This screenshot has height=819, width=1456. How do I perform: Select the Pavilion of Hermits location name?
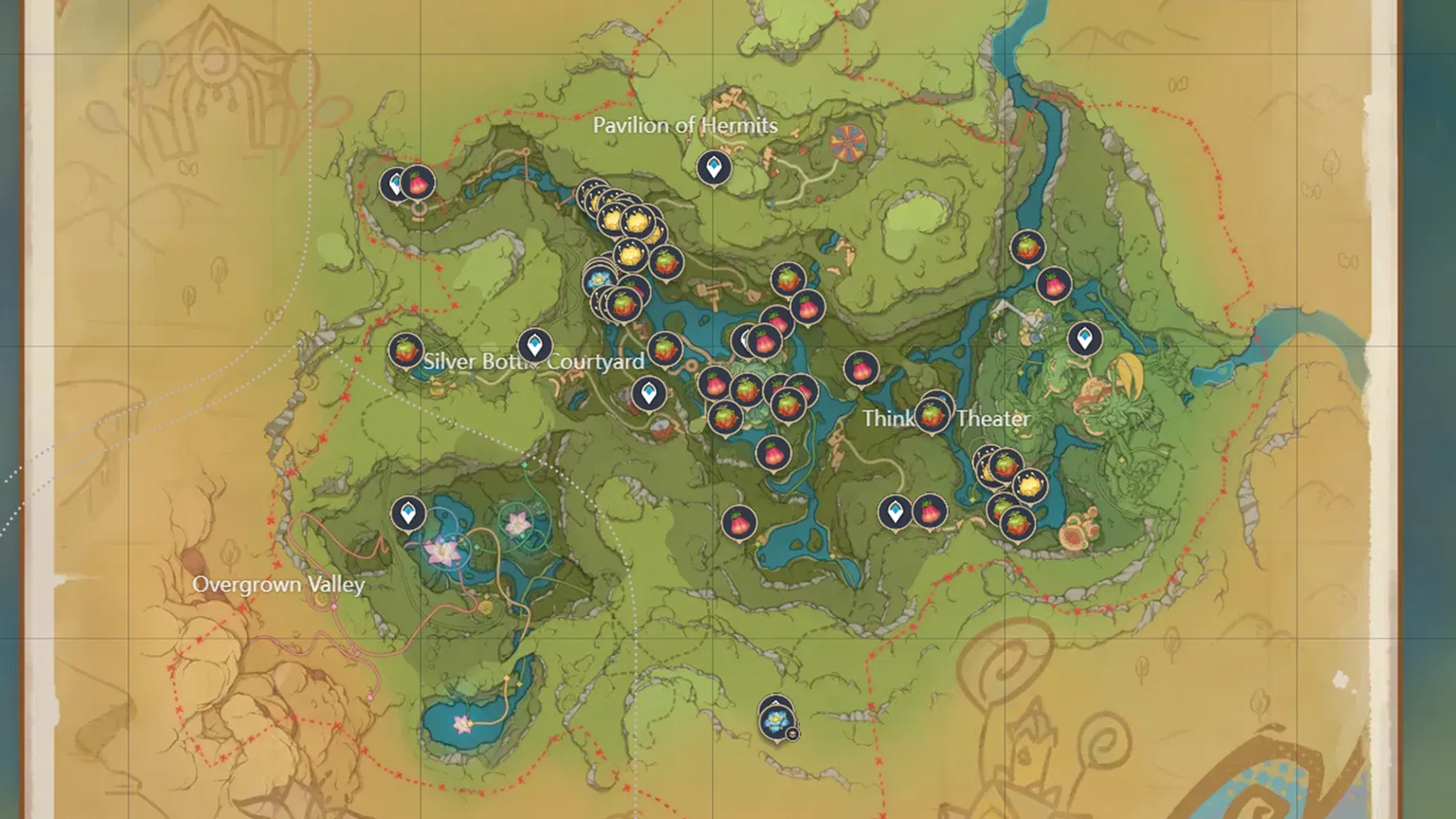point(685,126)
